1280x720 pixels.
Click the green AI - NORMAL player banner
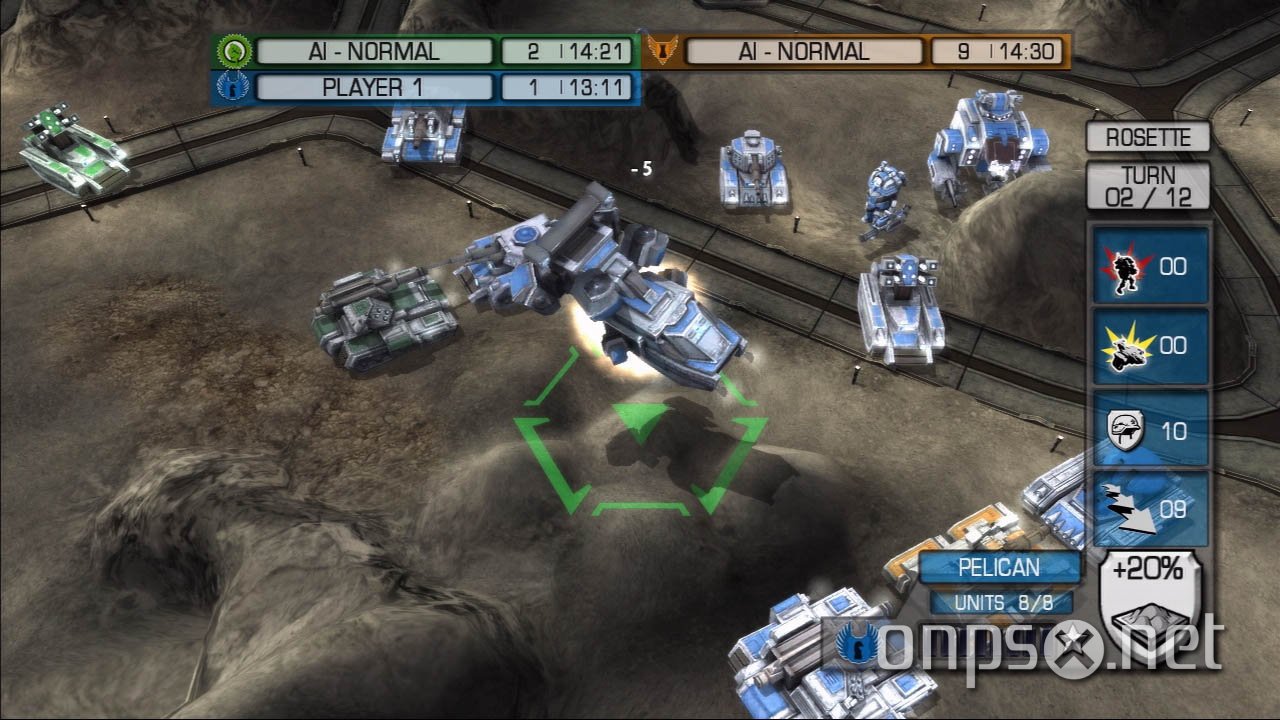point(373,50)
